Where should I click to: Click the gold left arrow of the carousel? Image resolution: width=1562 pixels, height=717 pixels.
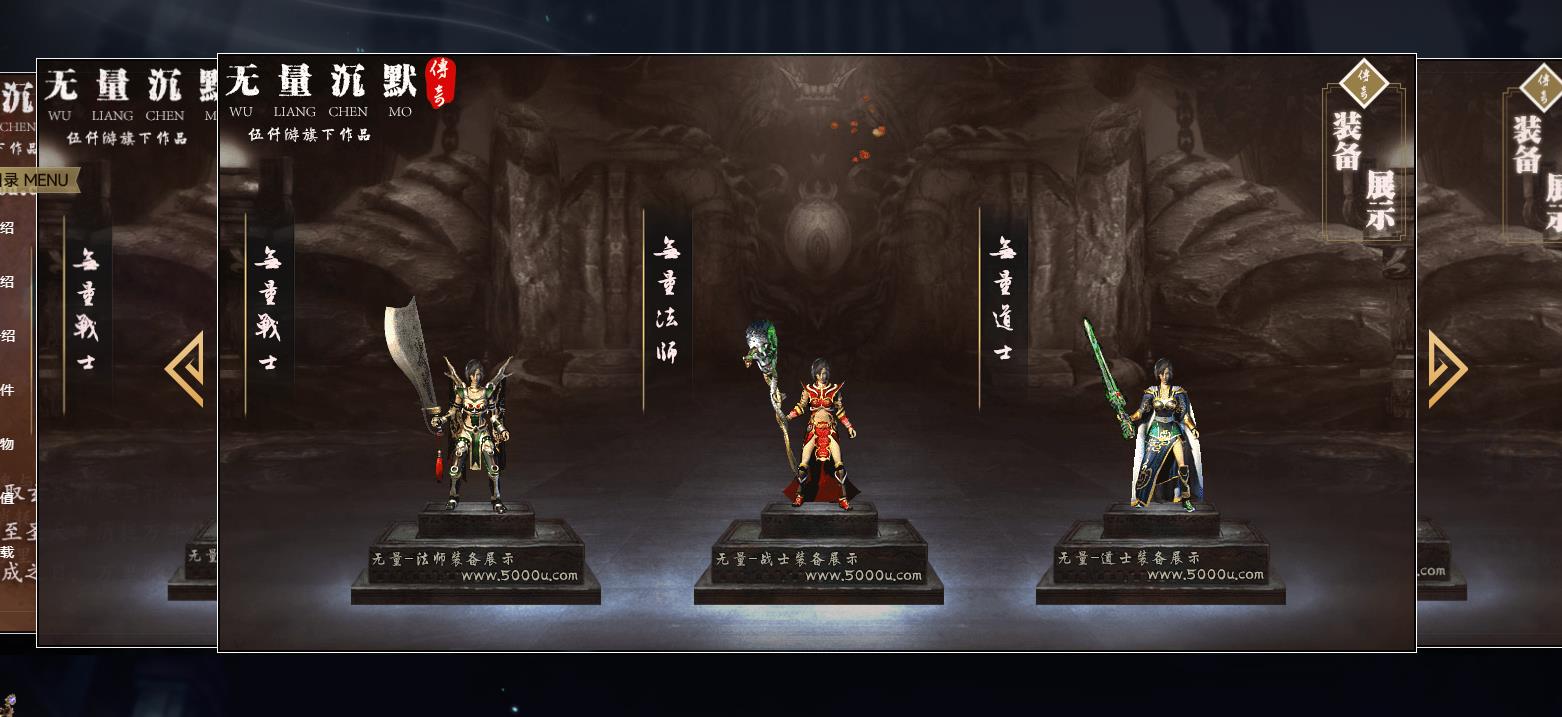(186, 369)
